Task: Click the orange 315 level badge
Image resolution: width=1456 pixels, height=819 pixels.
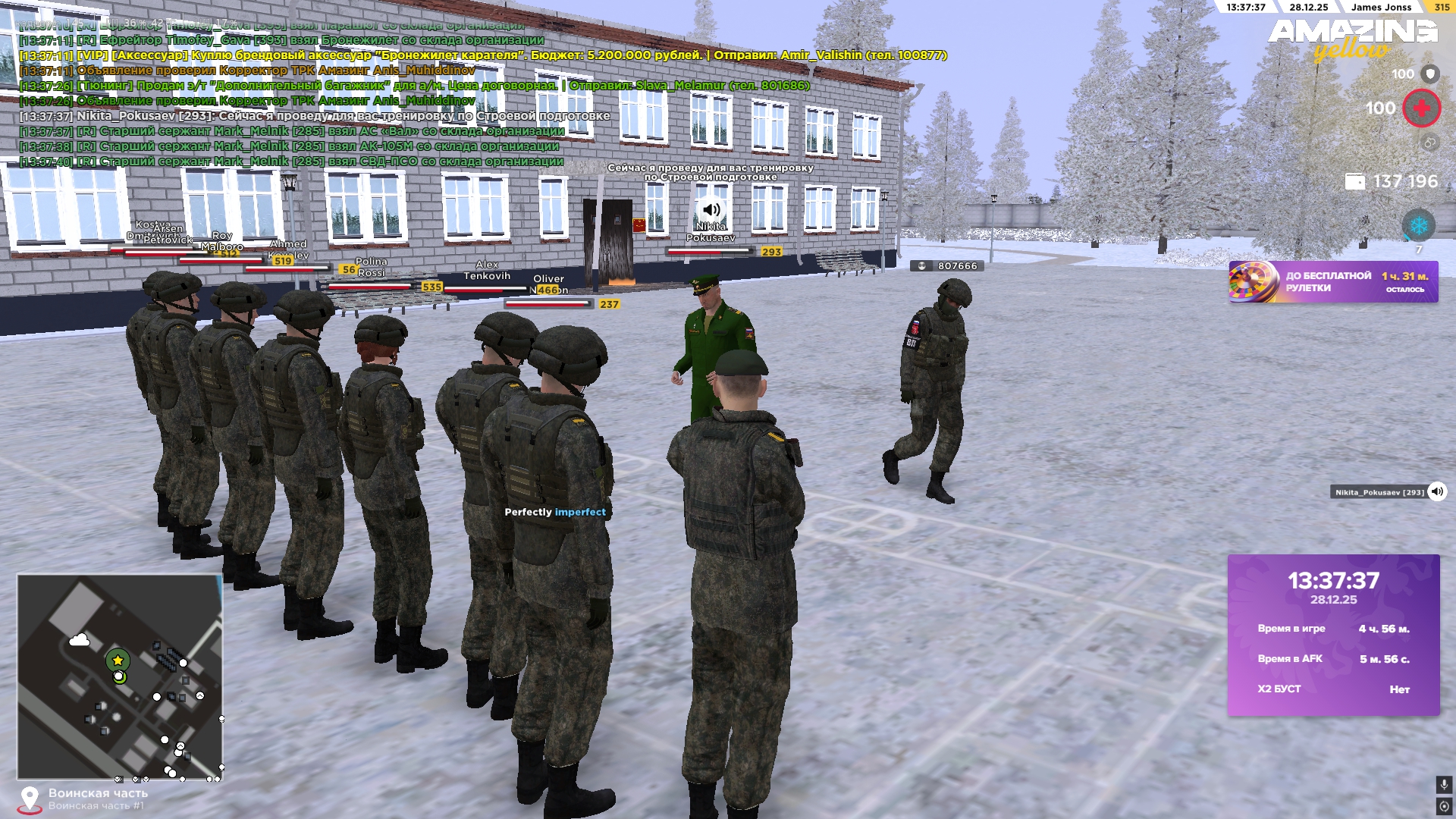Action: click(x=1444, y=8)
